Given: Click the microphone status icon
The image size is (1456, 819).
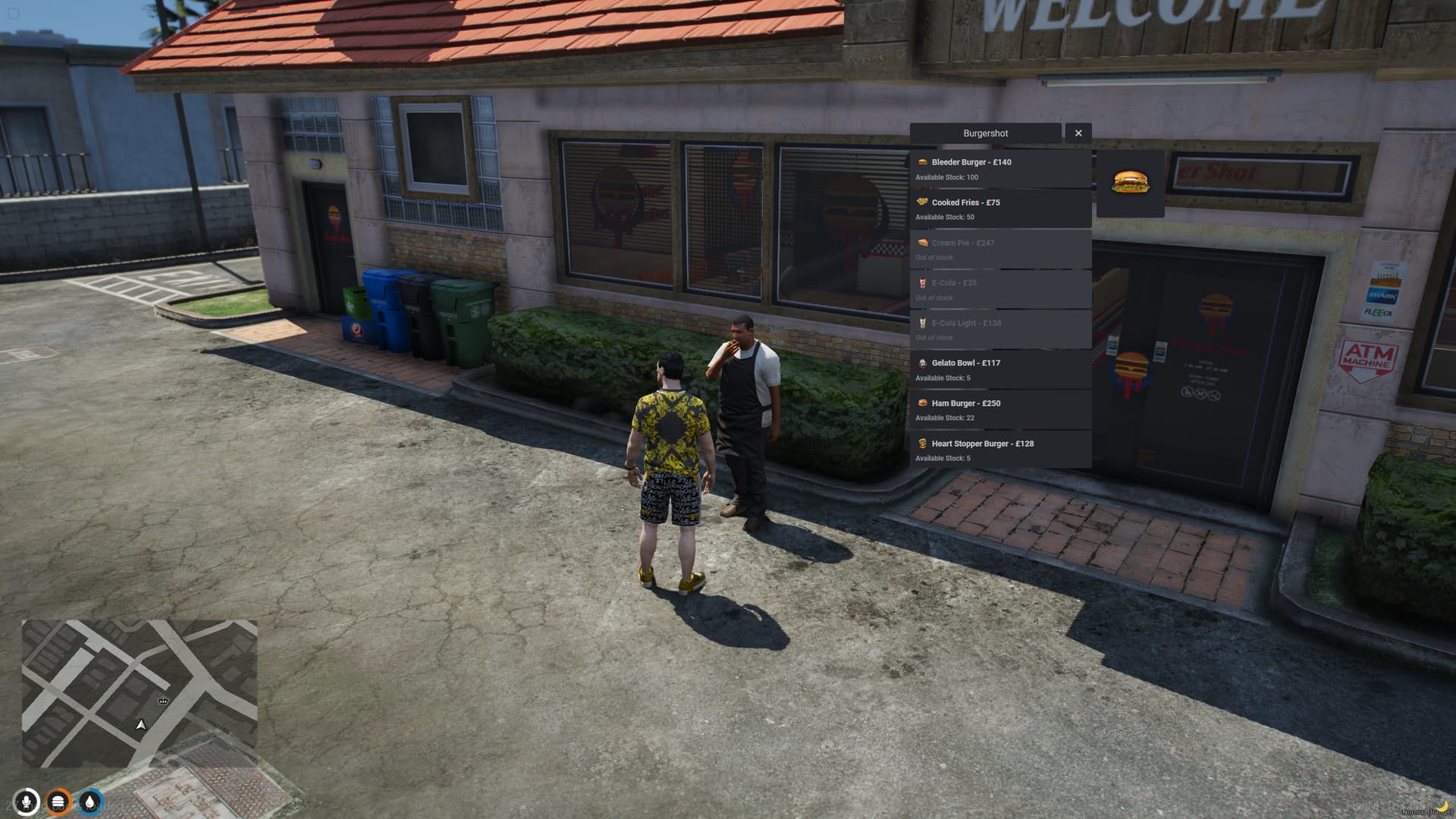Looking at the screenshot, I should pos(27,802).
